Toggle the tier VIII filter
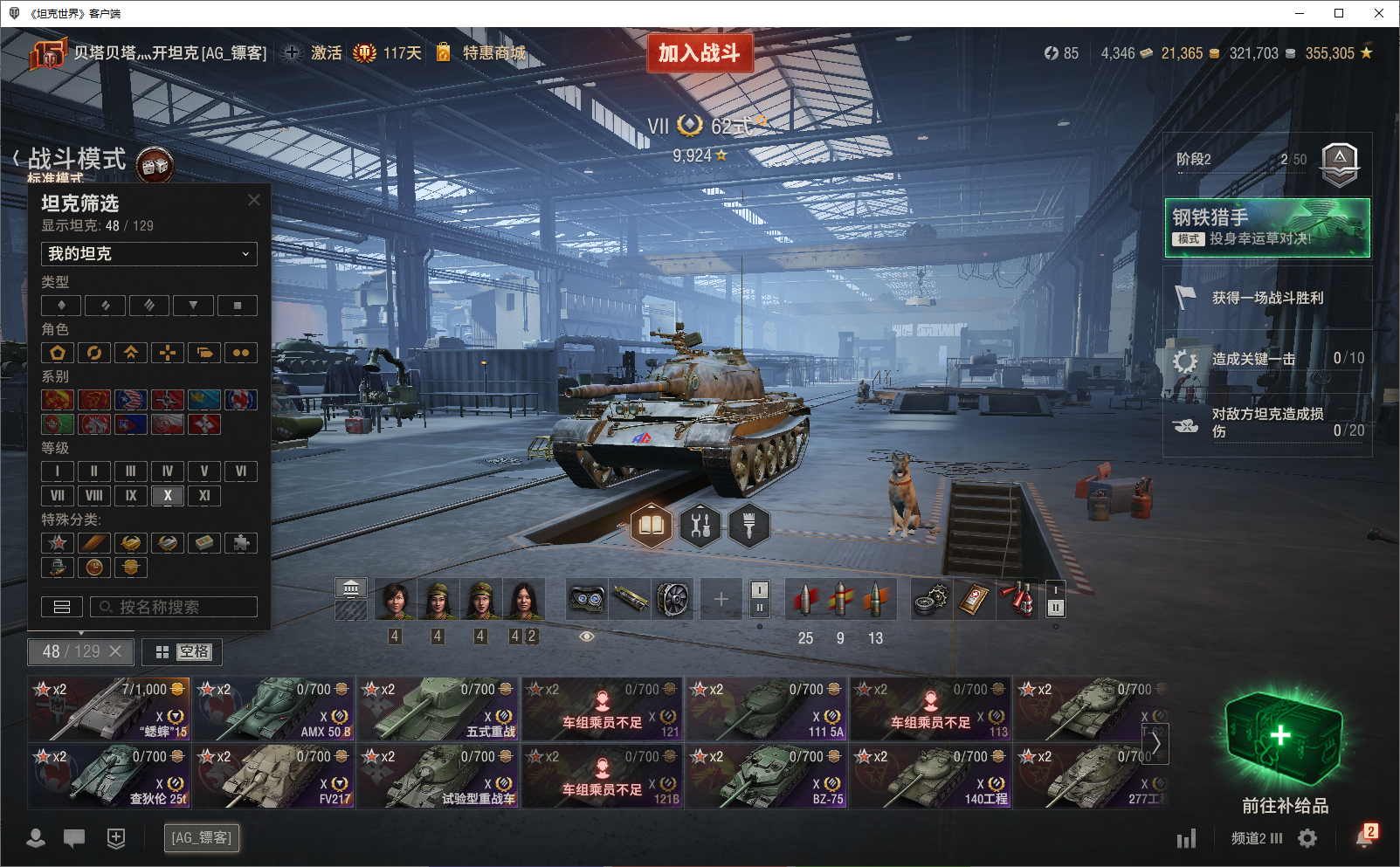The width and height of the screenshot is (1400, 867). coord(94,496)
